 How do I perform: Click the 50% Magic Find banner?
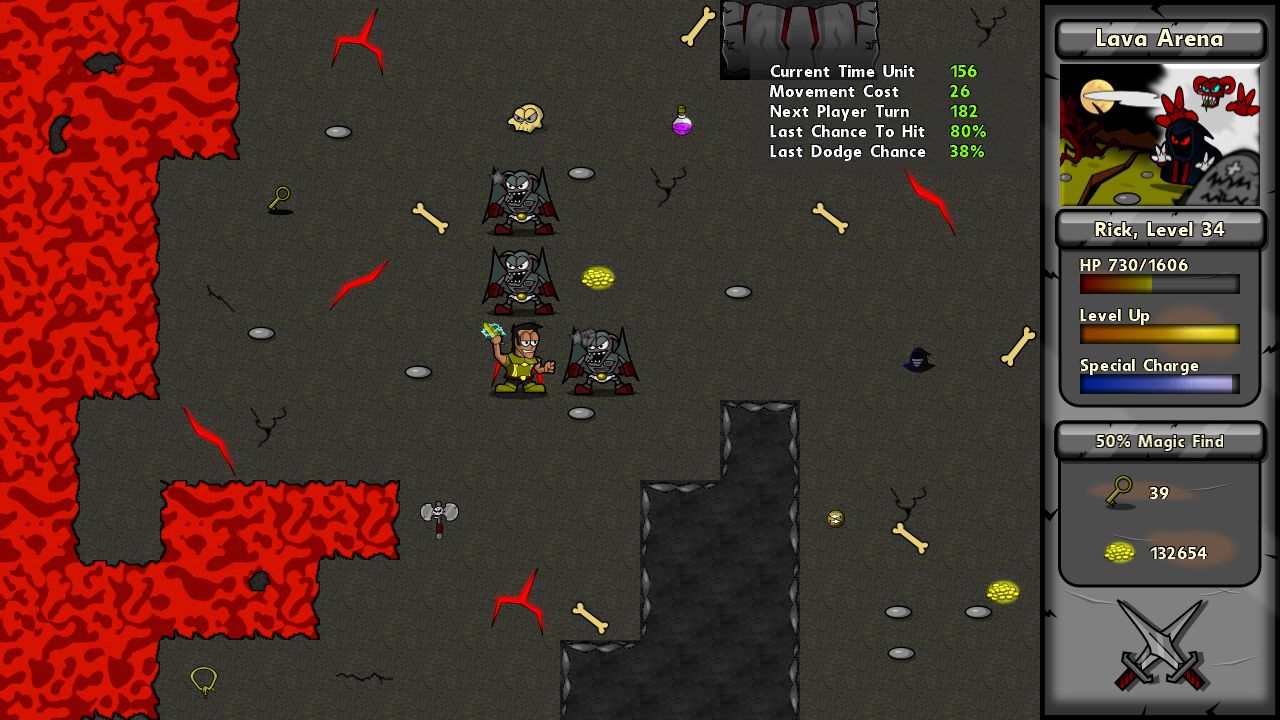1159,441
